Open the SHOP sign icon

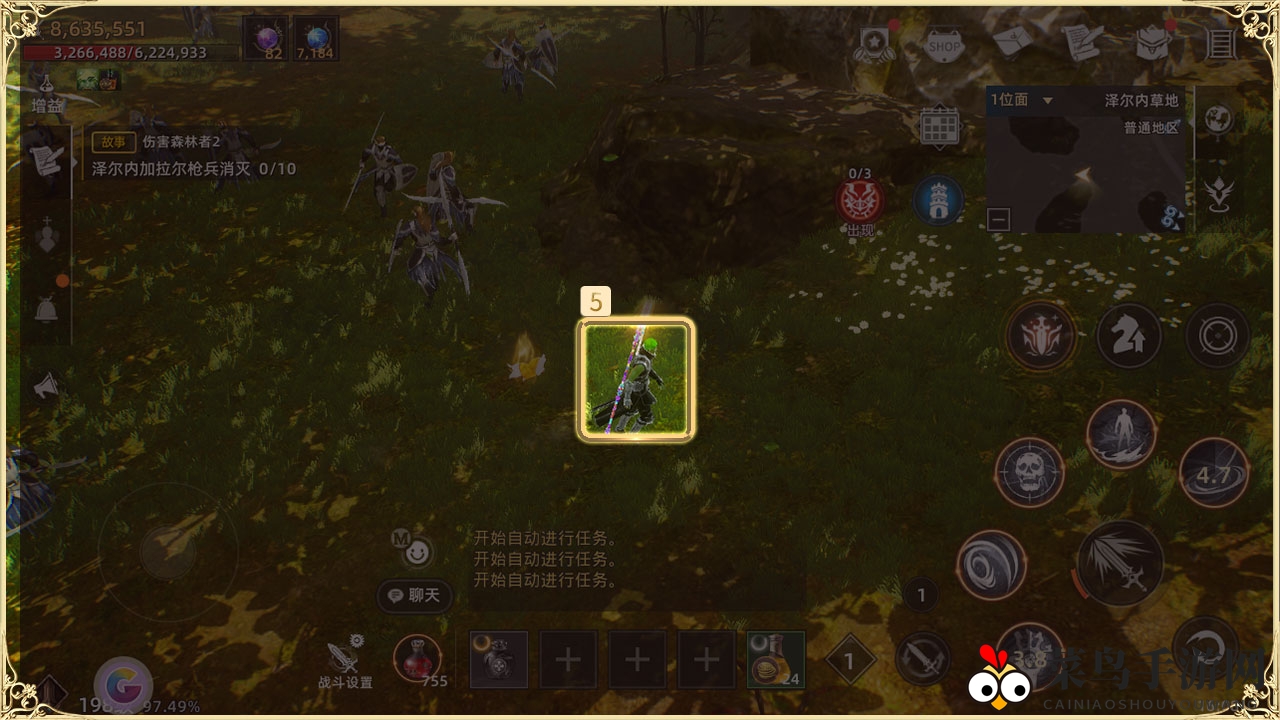[x=944, y=45]
